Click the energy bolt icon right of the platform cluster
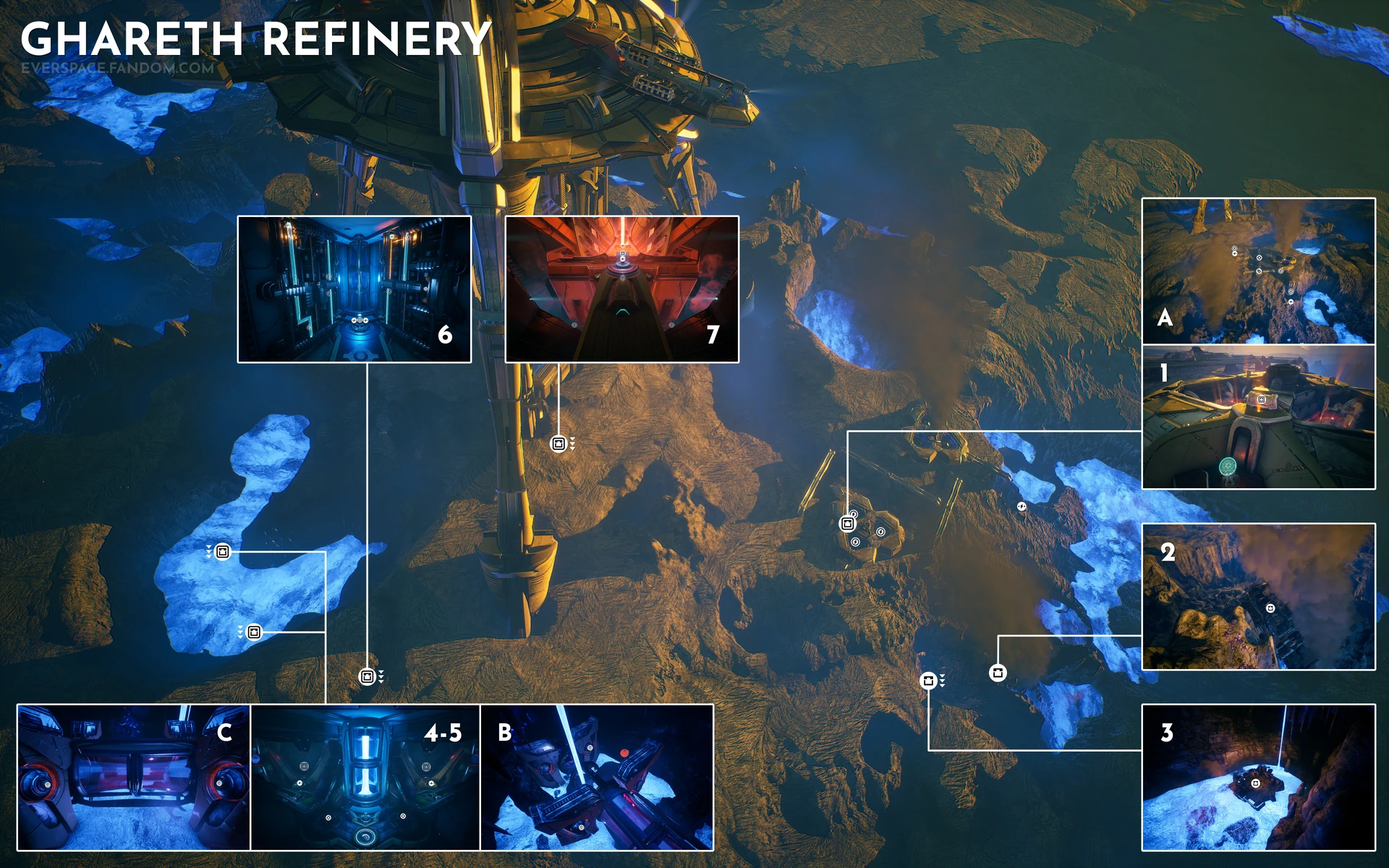This screenshot has height=868, width=1389. coord(1021,506)
